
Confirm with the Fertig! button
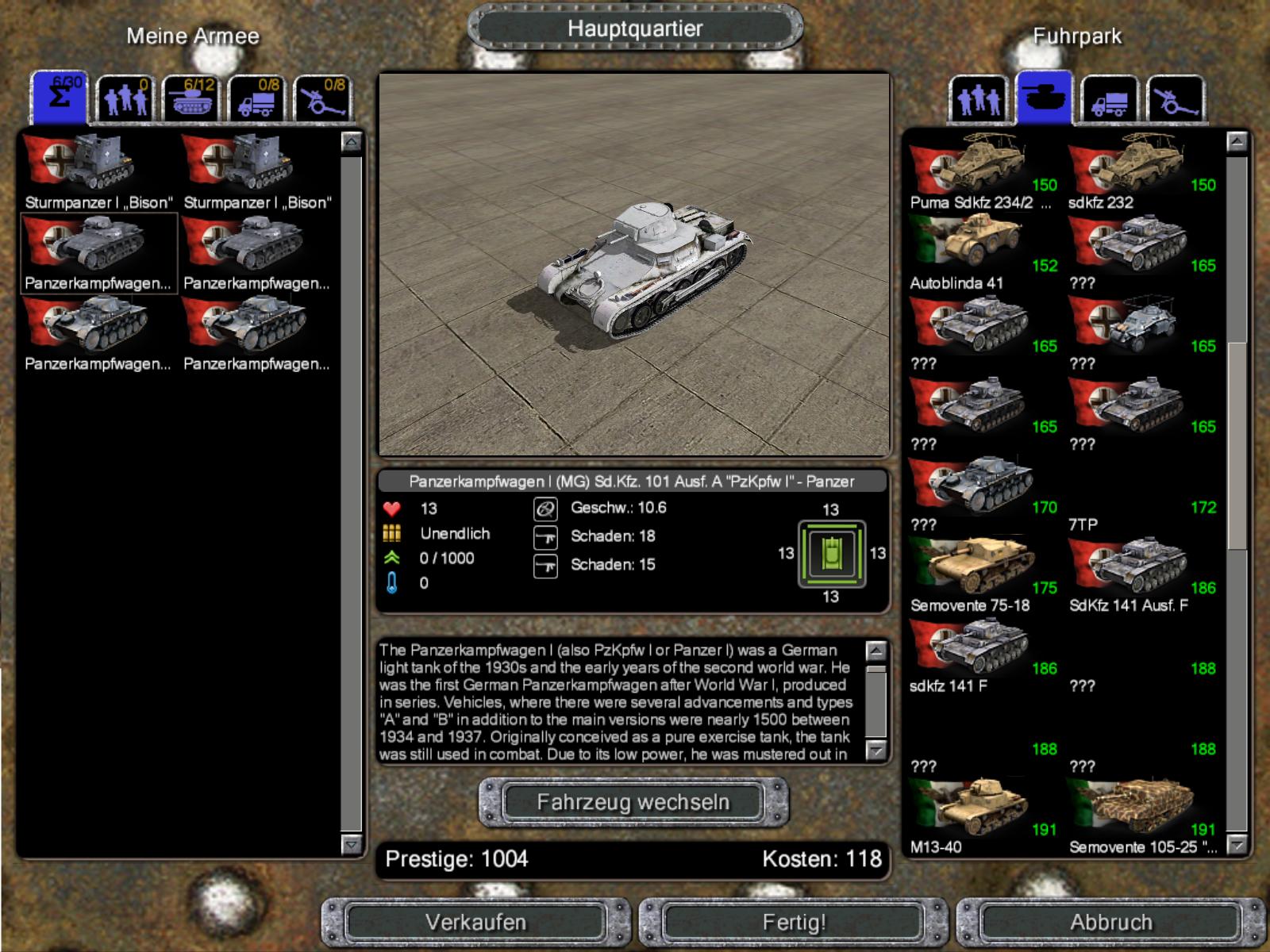click(794, 922)
